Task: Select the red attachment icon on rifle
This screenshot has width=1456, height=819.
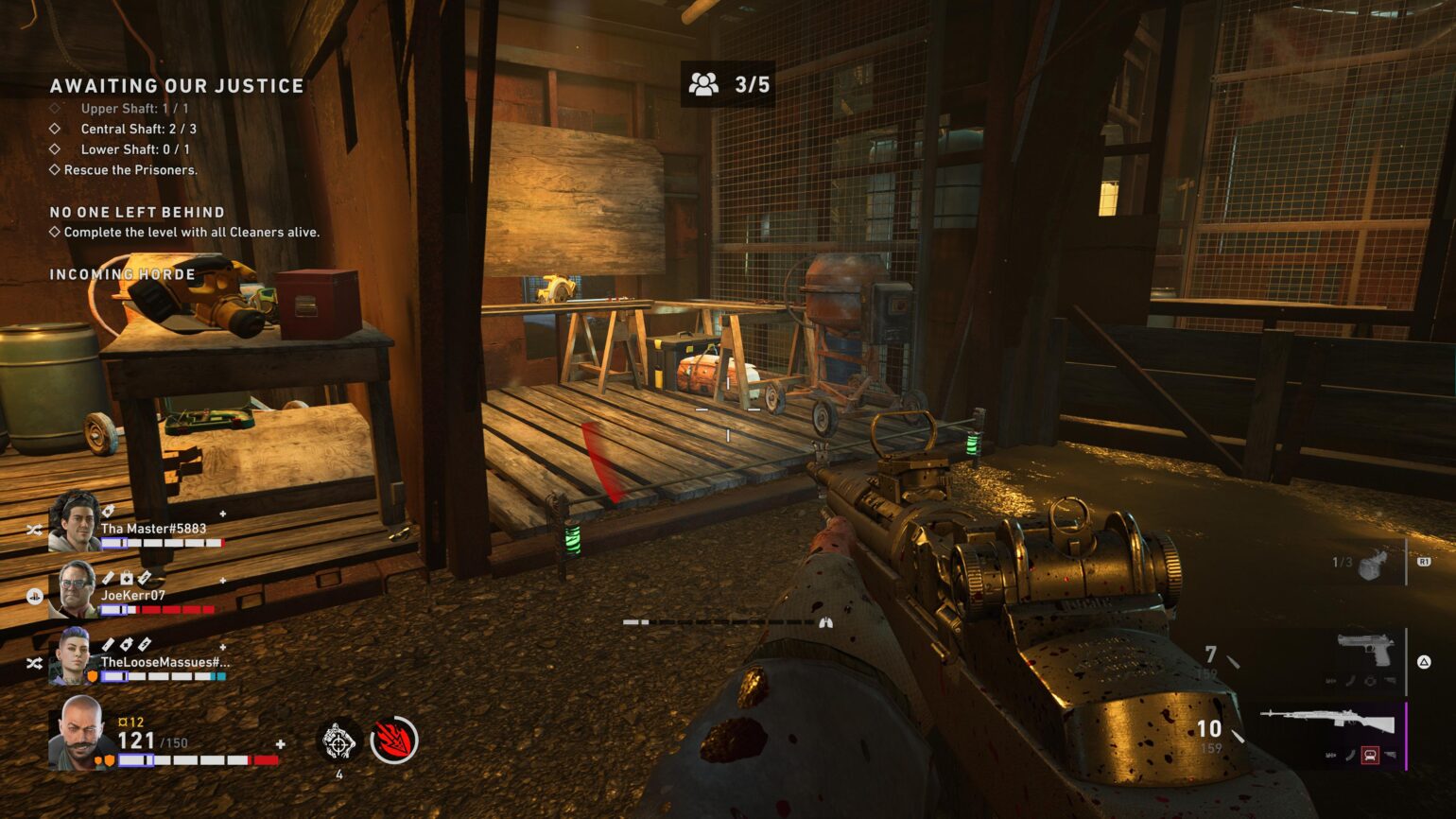Action: click(1369, 756)
